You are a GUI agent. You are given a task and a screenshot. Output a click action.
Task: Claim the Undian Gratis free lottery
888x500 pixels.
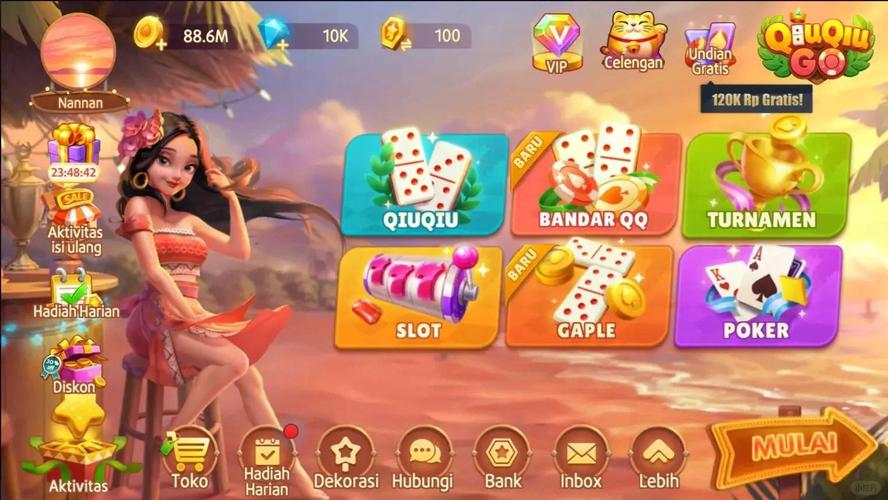[710, 45]
